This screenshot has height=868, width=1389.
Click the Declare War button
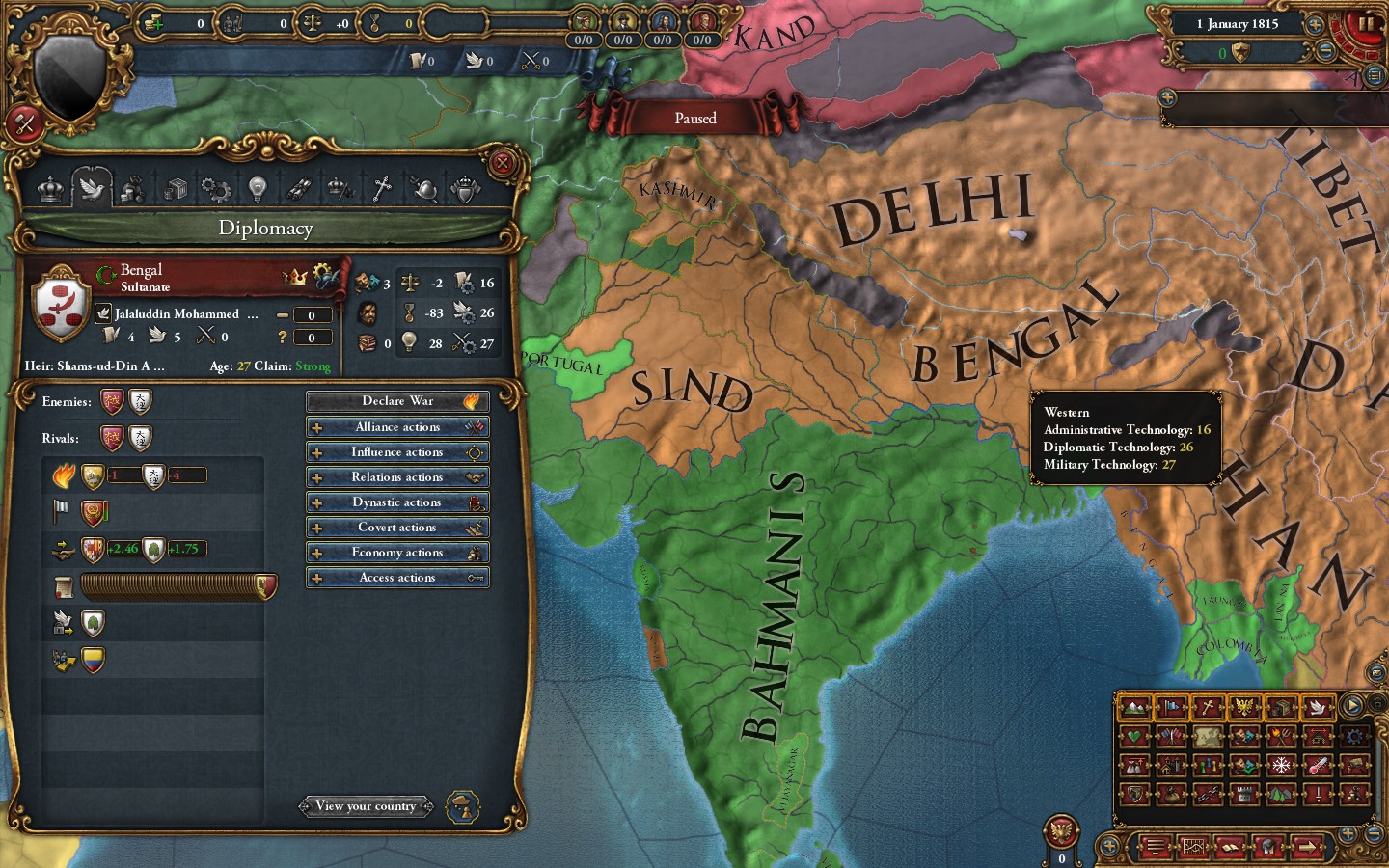(397, 401)
